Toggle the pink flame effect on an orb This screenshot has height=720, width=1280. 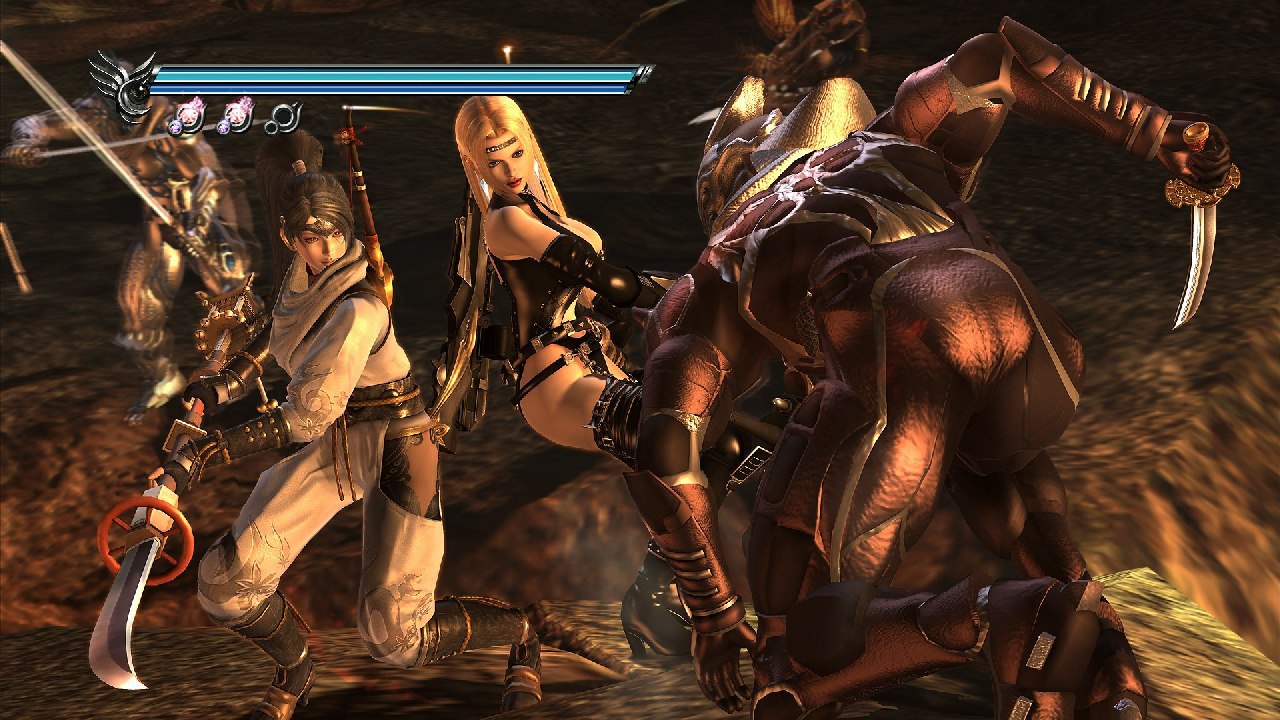click(195, 102)
